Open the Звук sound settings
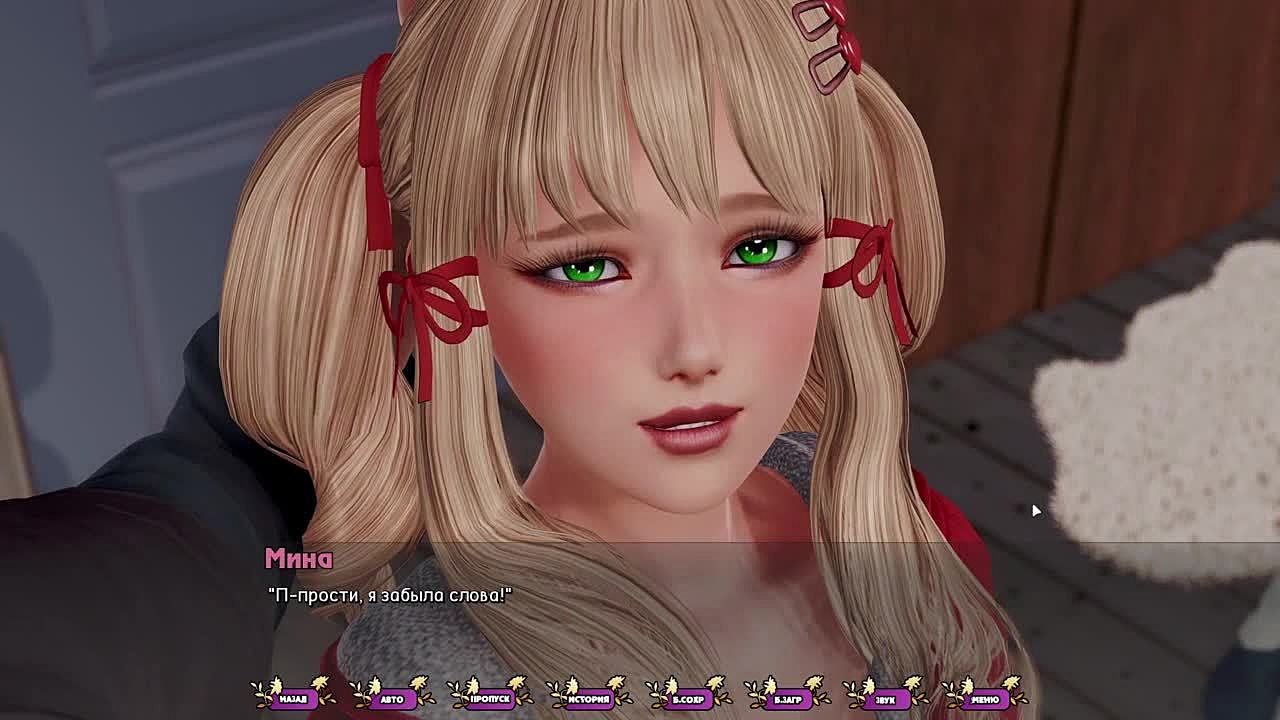Screen dimensions: 1280x720 [886, 698]
